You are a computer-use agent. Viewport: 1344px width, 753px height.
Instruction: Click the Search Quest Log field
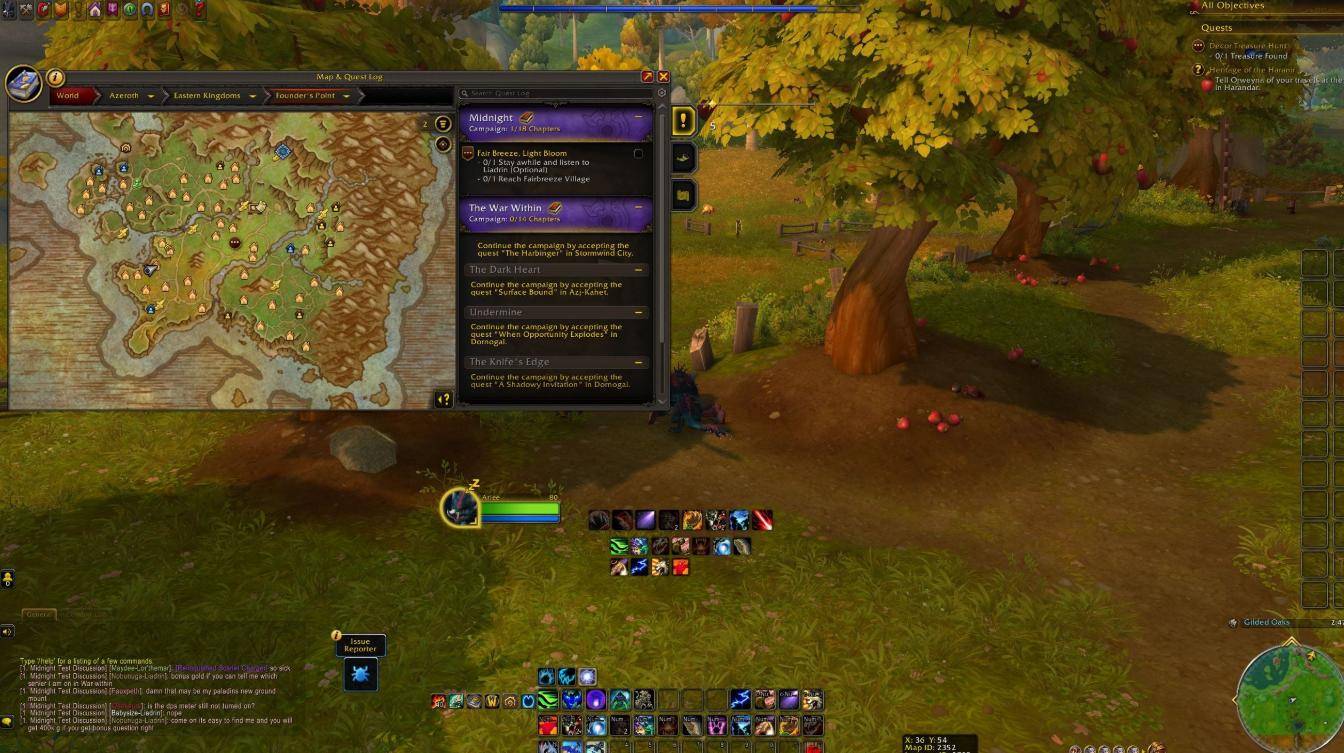coord(555,93)
